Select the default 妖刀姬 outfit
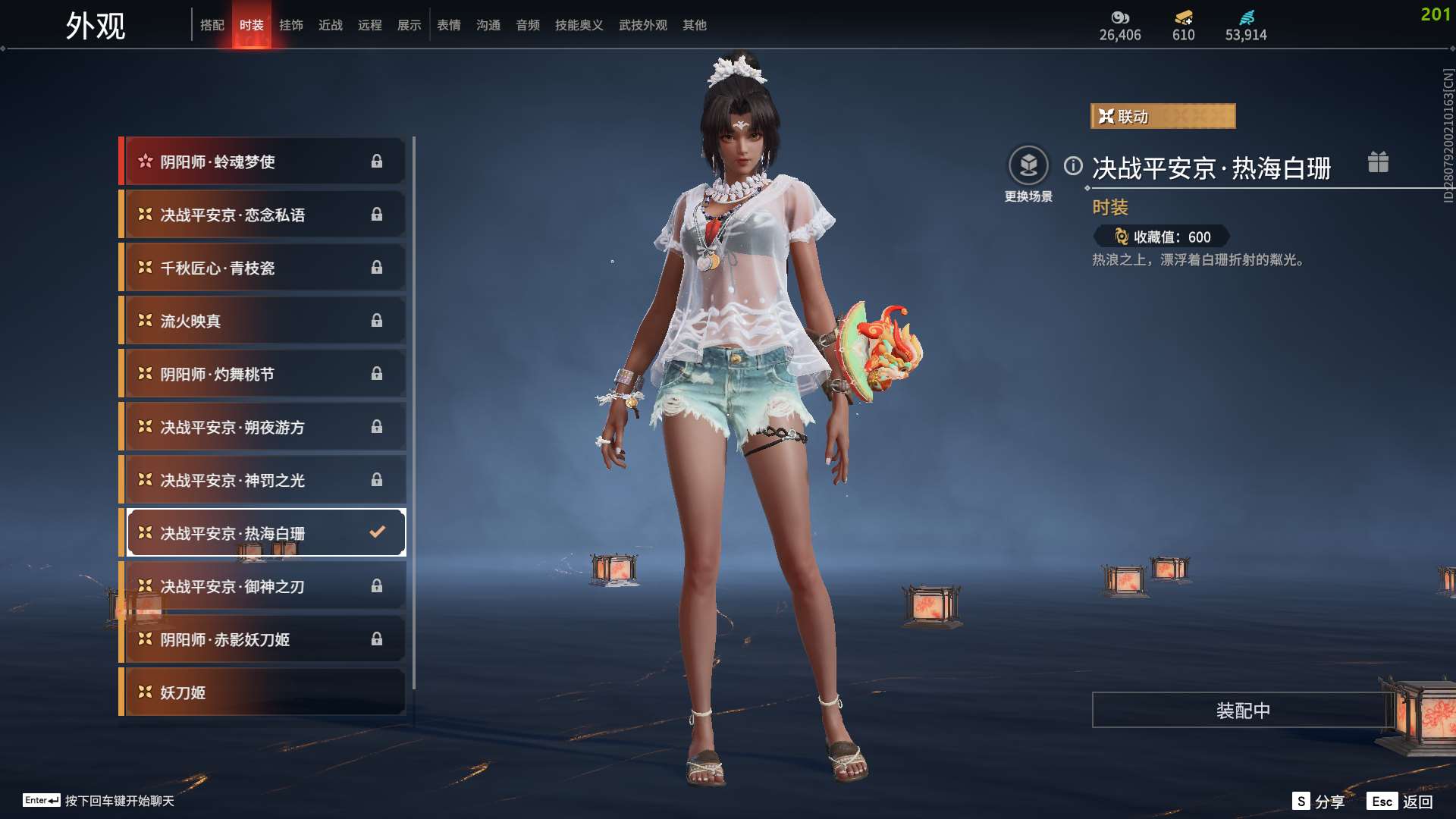 pyautogui.click(x=263, y=692)
